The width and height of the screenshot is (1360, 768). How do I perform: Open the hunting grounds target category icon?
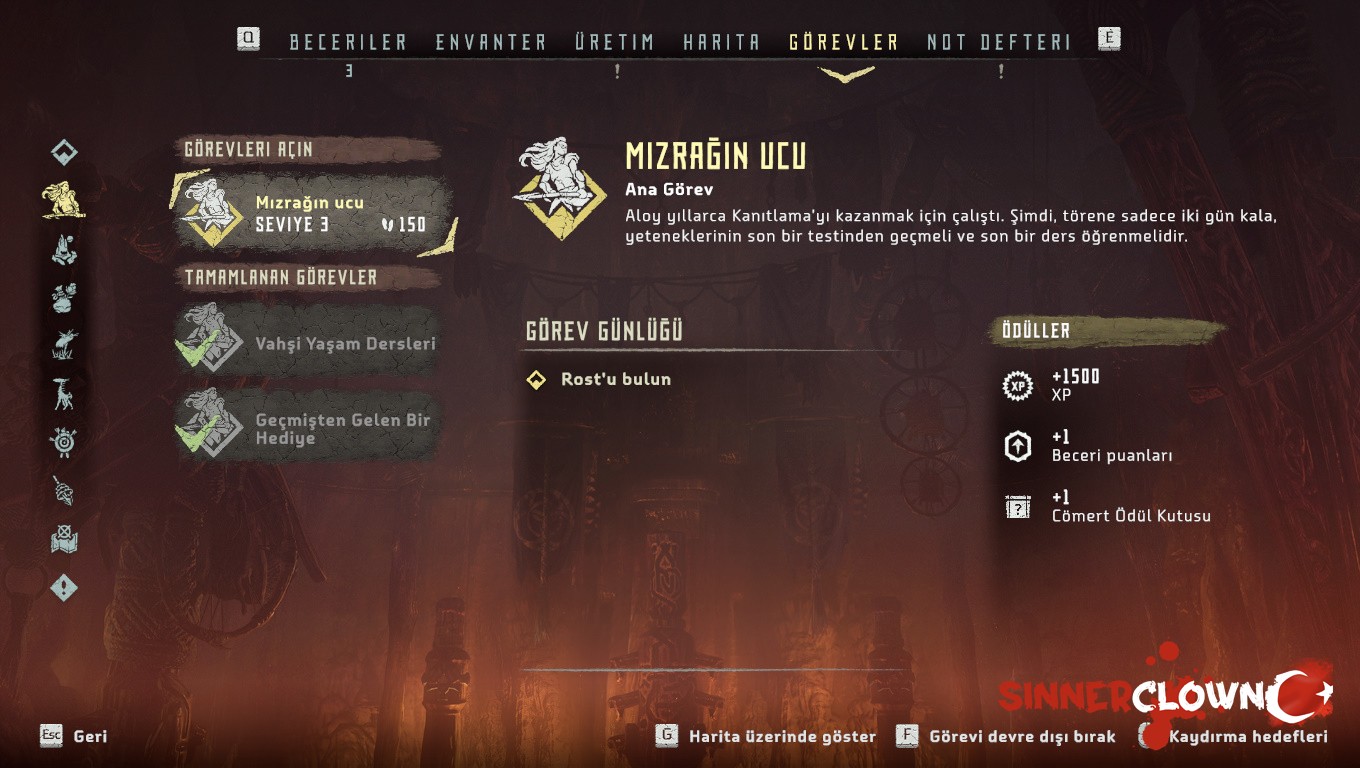(64, 442)
